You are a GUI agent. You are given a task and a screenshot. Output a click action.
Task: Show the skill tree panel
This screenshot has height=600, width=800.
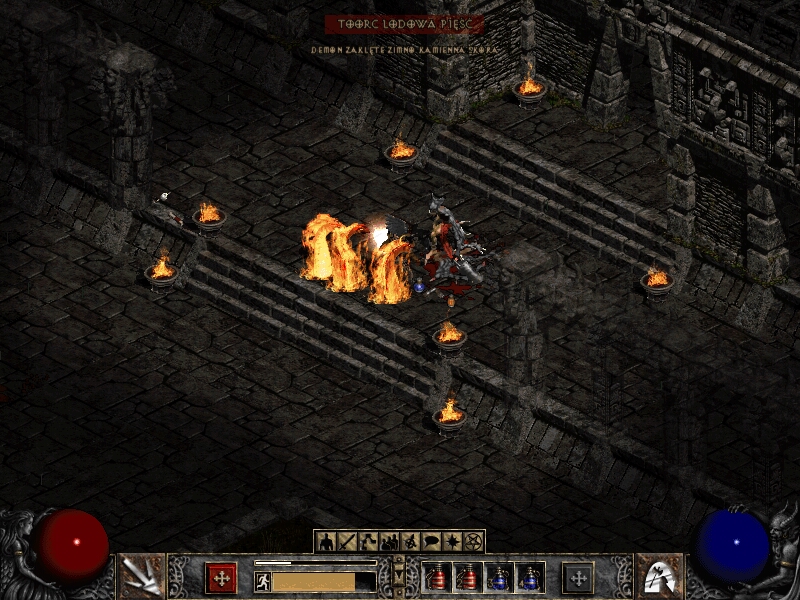click(368, 542)
